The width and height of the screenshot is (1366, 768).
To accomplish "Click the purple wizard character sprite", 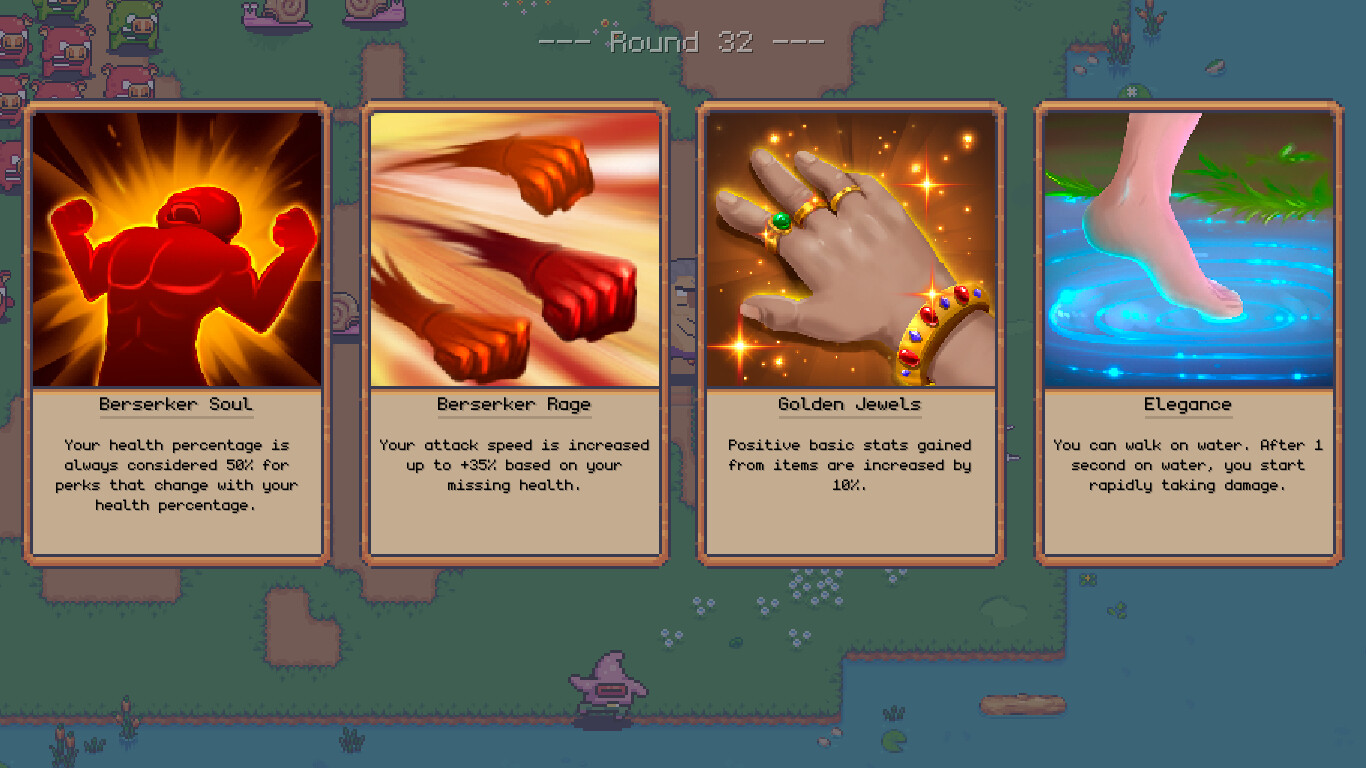I will 605,690.
